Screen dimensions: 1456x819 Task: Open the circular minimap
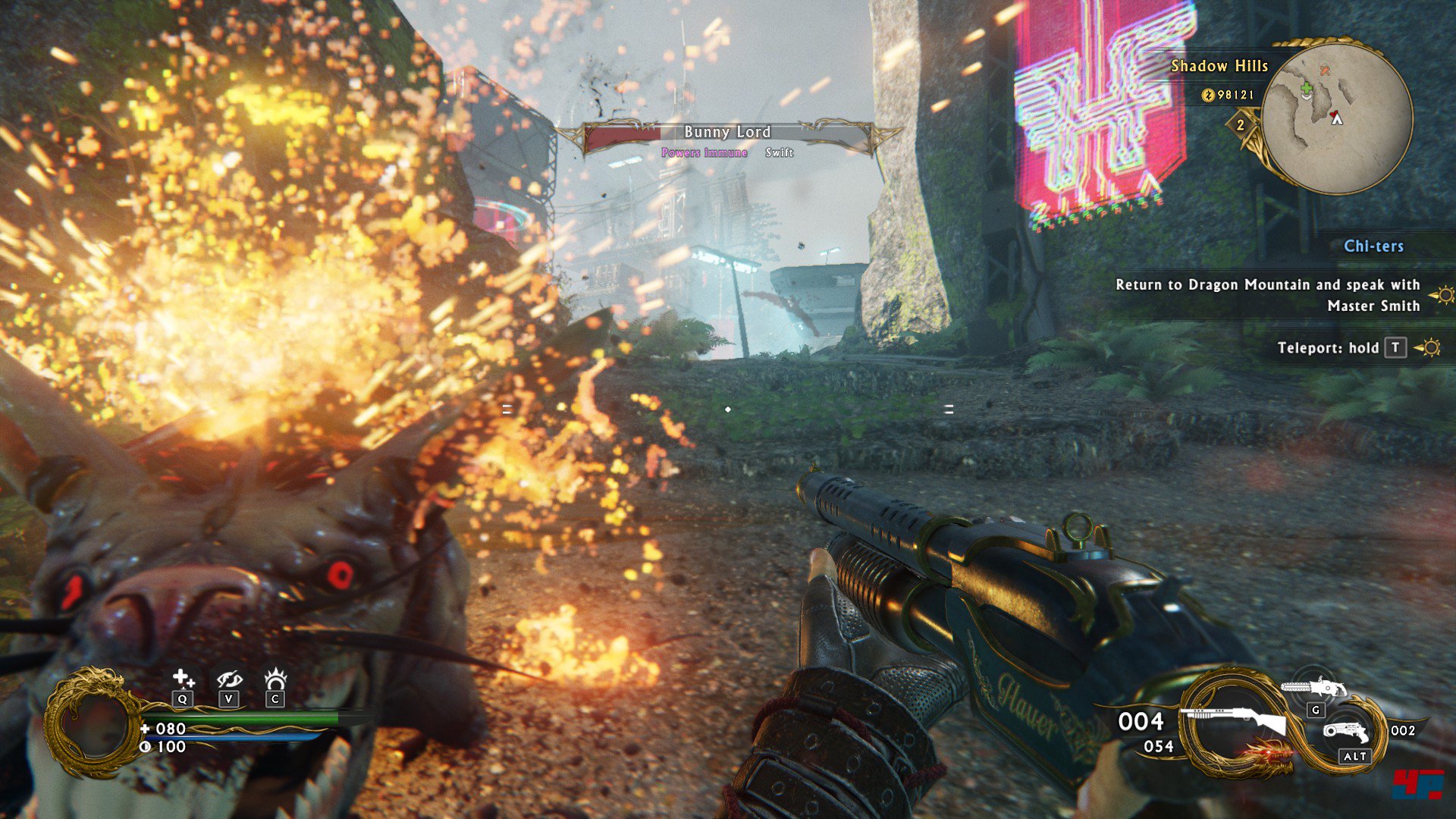click(1337, 116)
